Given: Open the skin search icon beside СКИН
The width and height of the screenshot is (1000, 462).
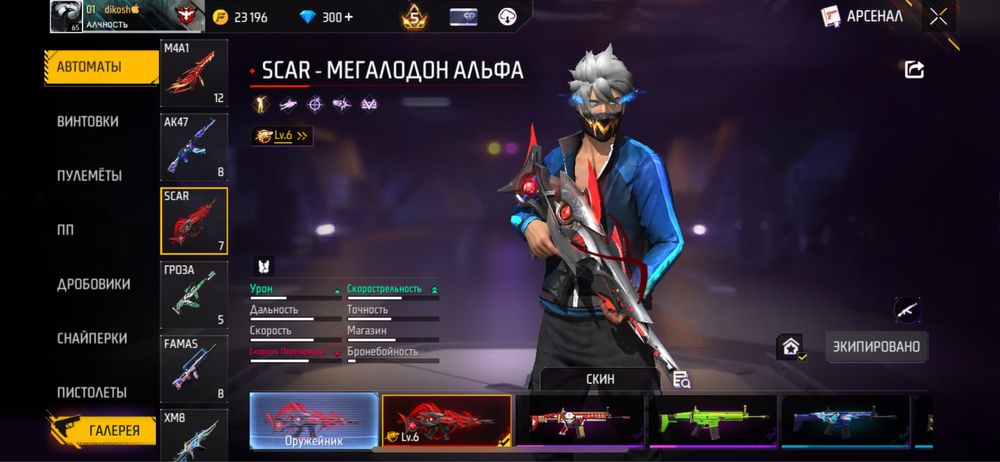Looking at the screenshot, I should pyautogui.click(x=682, y=379).
